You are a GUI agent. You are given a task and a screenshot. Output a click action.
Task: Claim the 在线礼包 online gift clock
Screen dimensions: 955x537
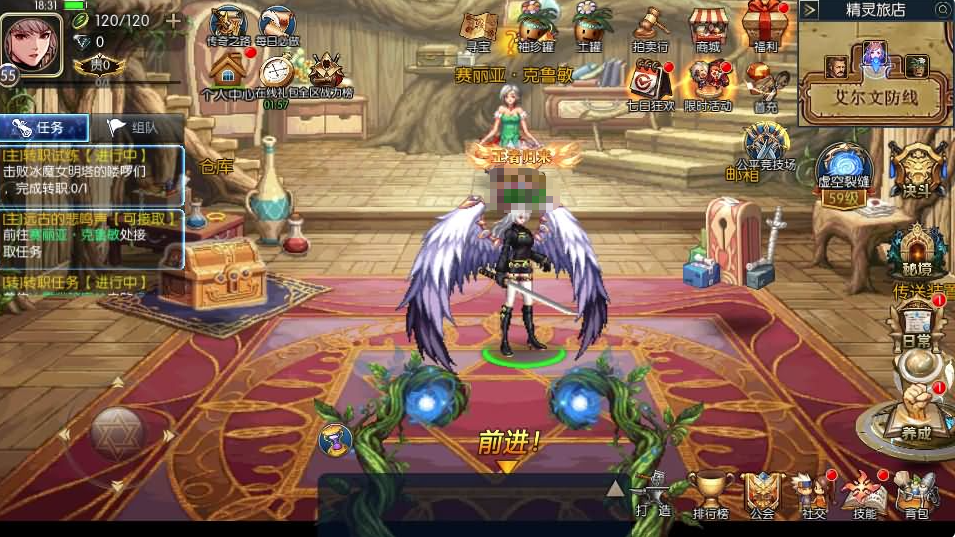[x=277, y=74]
